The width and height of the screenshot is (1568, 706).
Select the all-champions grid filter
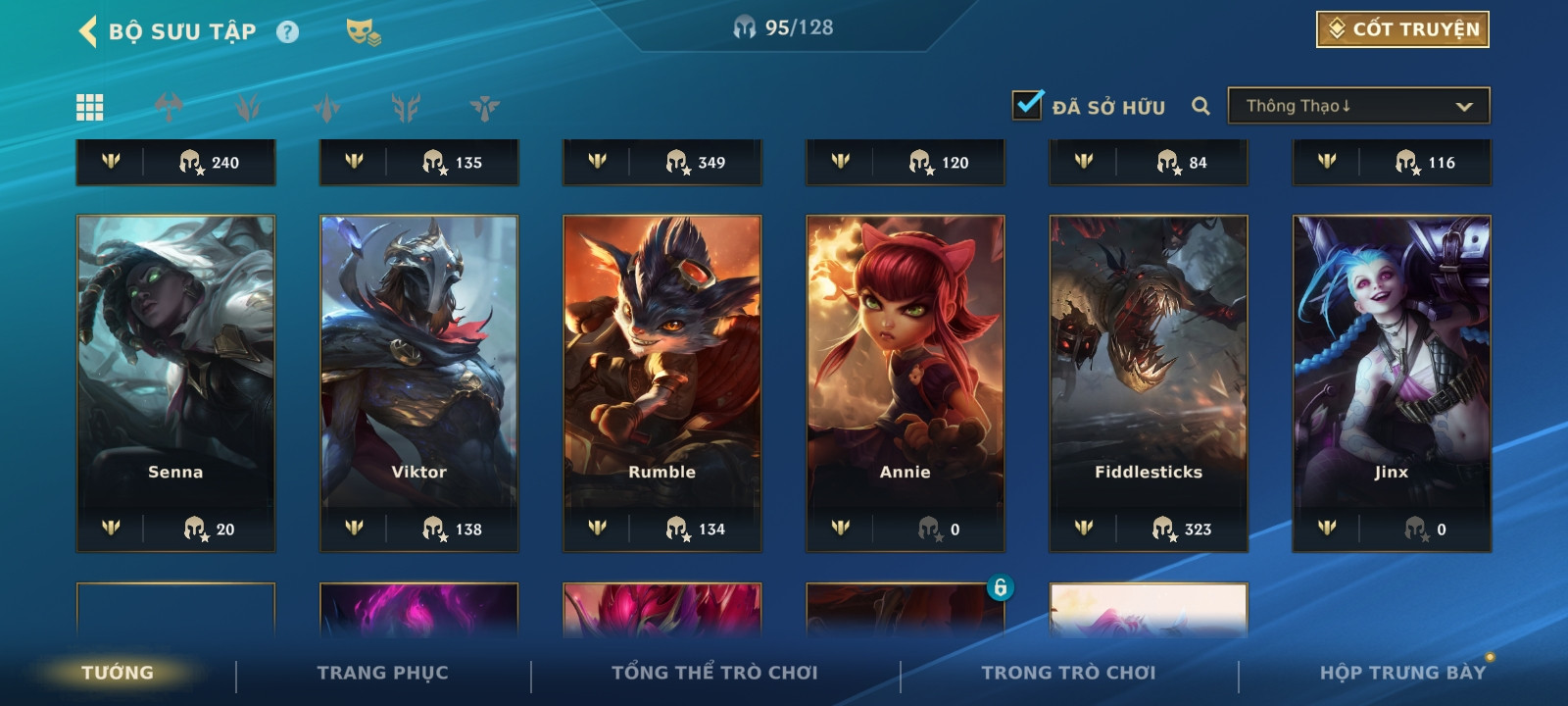point(90,107)
